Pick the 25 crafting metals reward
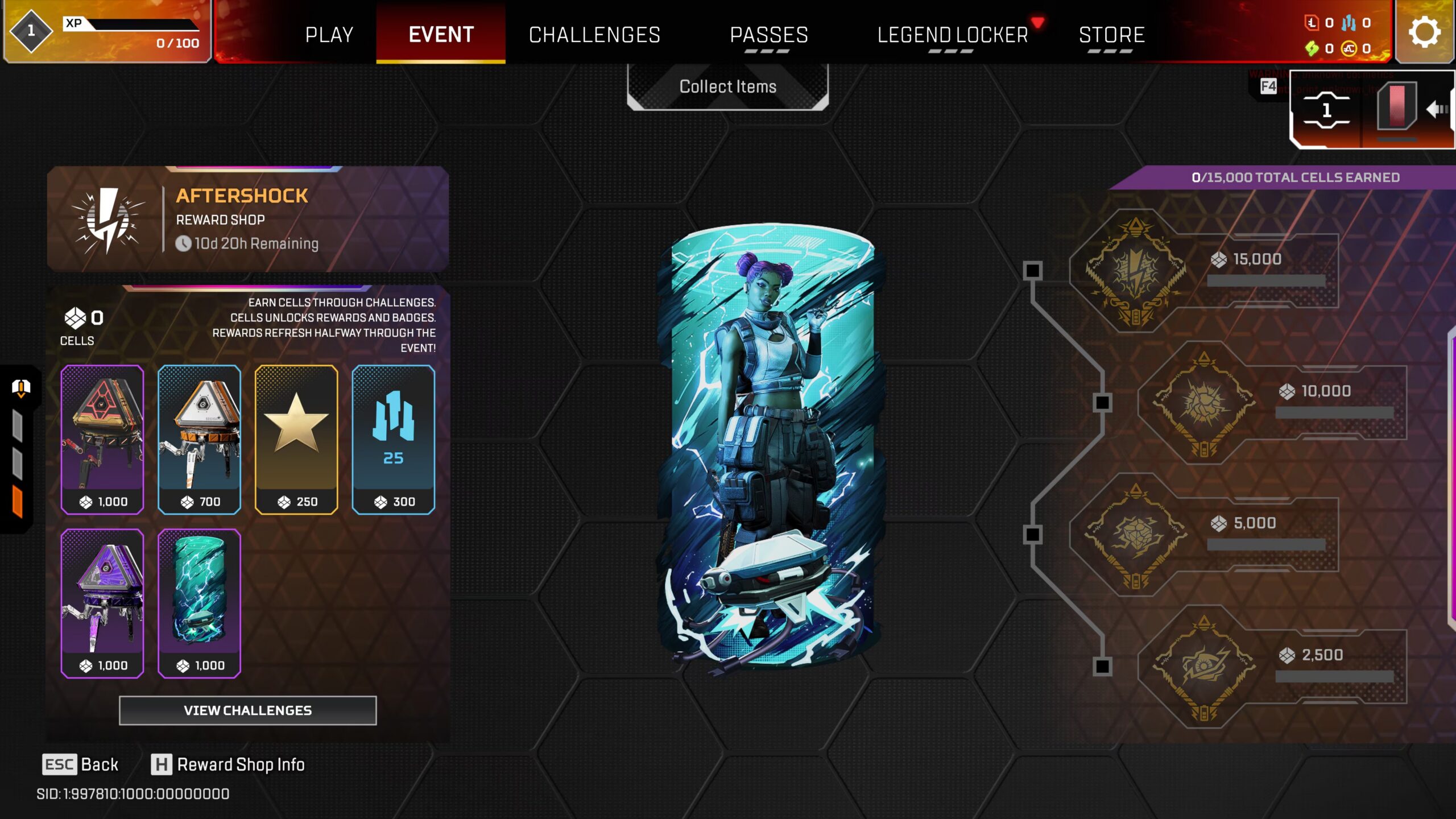The height and width of the screenshot is (819, 1456). pos(393,439)
